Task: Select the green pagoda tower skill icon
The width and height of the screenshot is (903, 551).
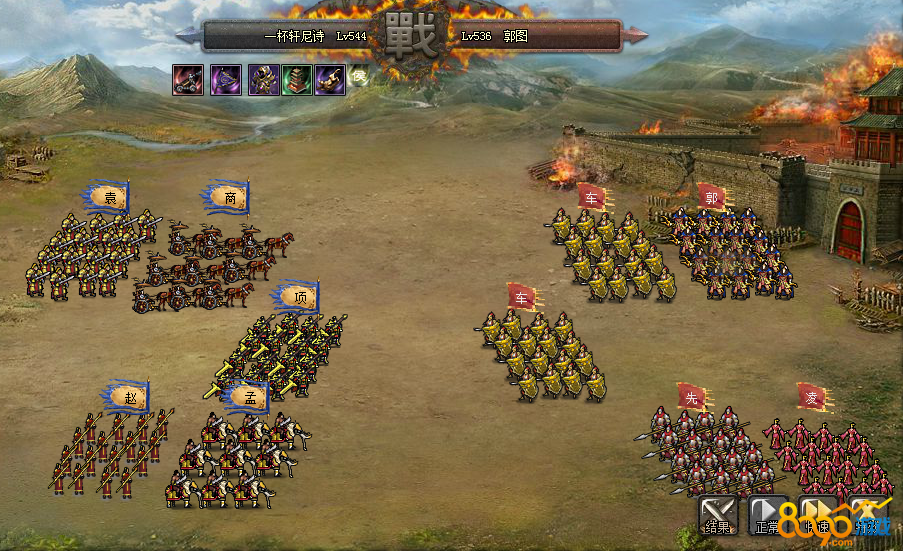Action: click(297, 80)
